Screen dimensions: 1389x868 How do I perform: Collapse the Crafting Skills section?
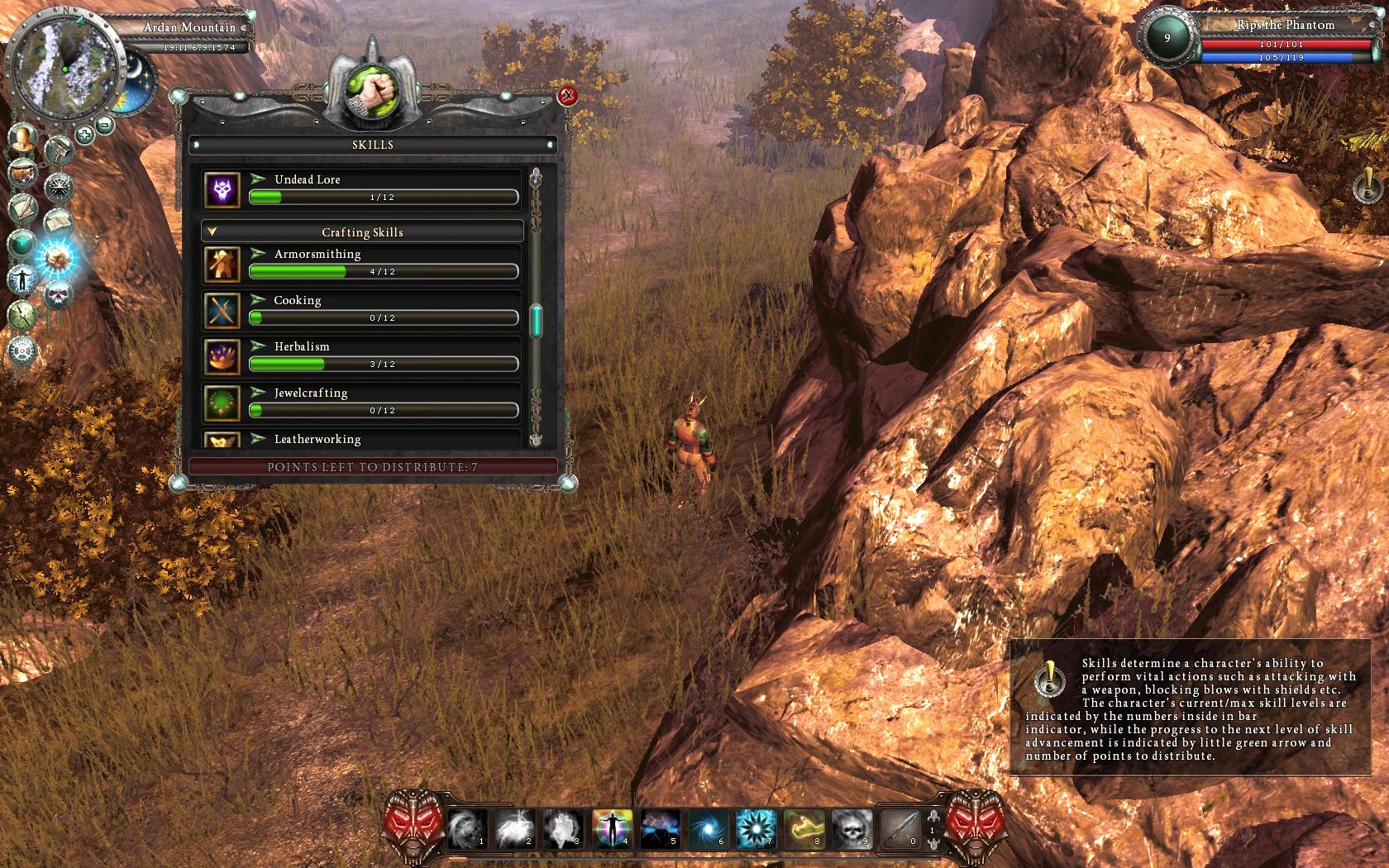coord(212,232)
